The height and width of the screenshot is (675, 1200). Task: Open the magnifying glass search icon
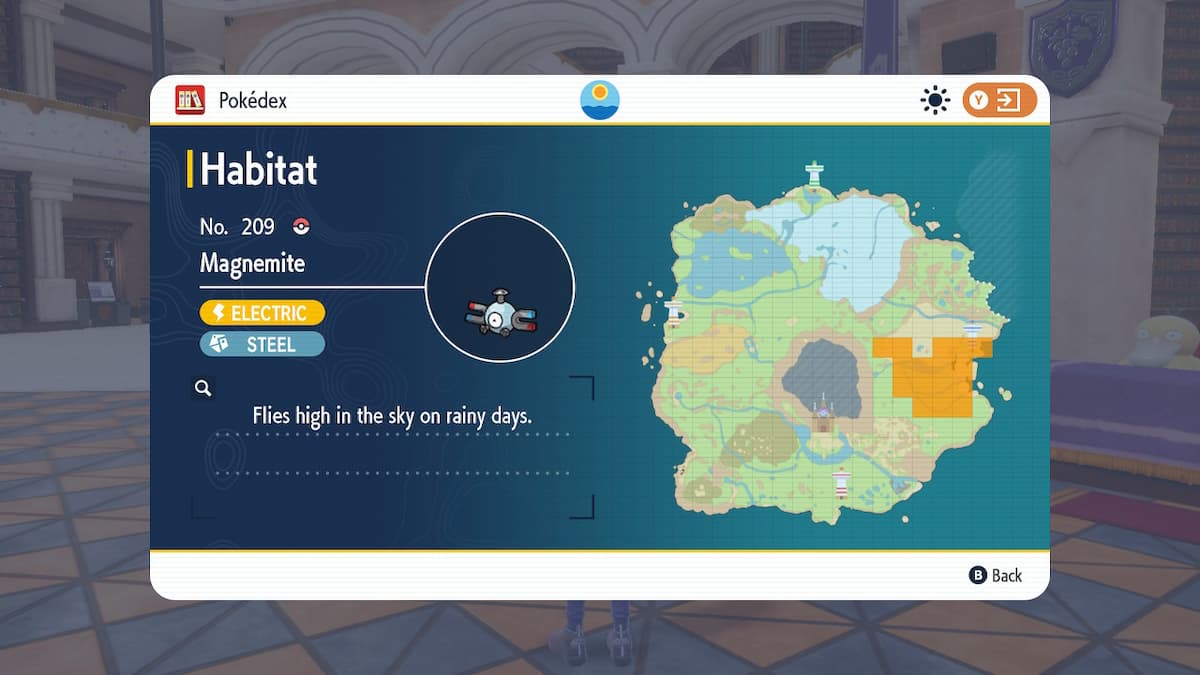coord(203,388)
